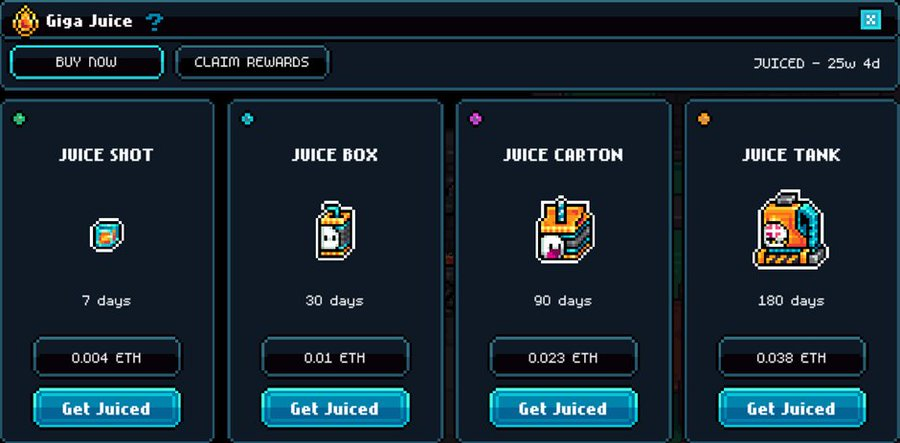Select the Juice Tank item icon

(x=791, y=230)
